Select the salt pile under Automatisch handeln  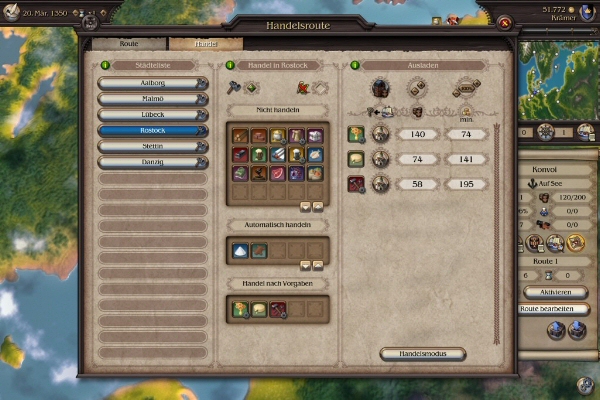tap(239, 251)
